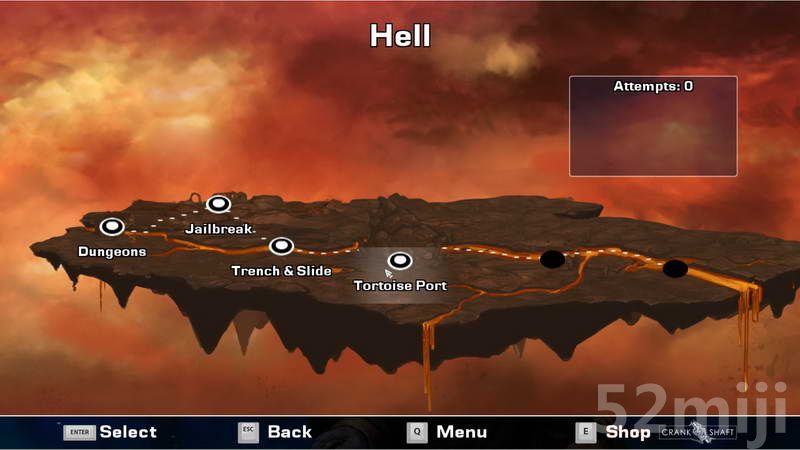Visit the Shop
Screen dimensions: 800x450
(613, 432)
